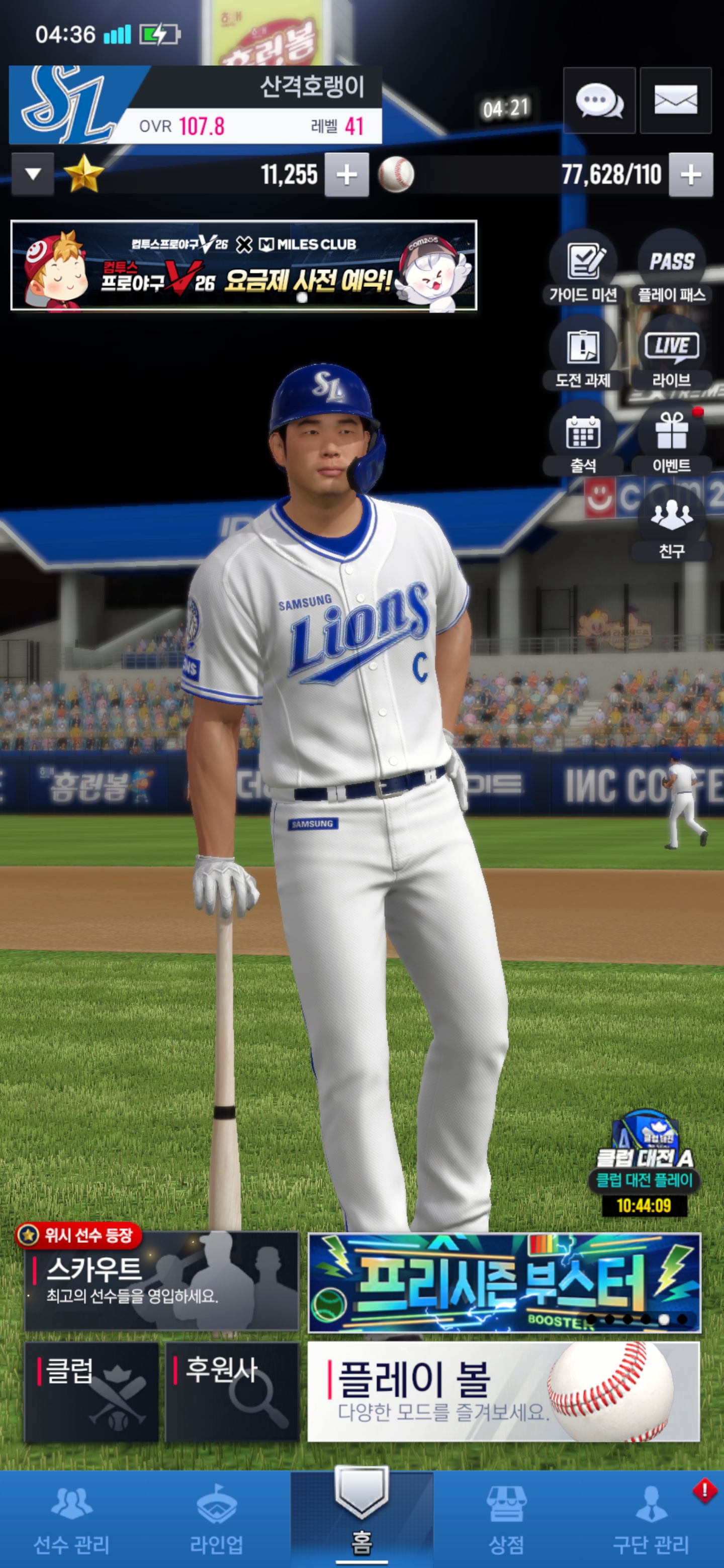Image resolution: width=724 pixels, height=1568 pixels.
Task: Add more baseballs with the plus button
Action: [690, 175]
